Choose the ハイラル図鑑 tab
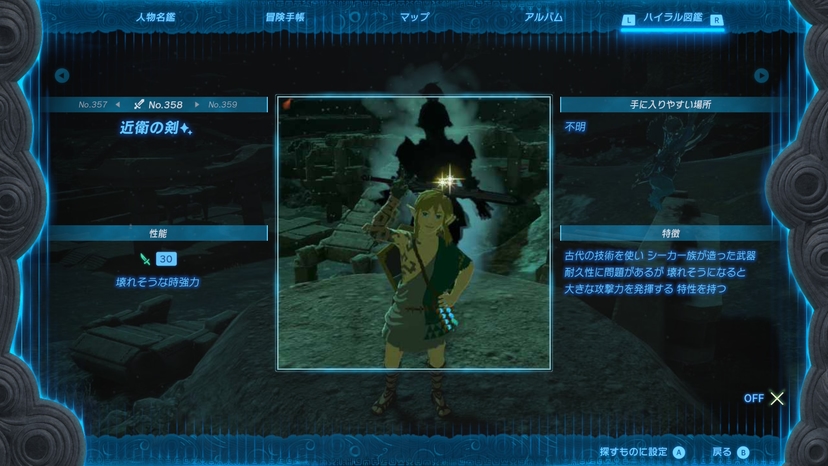 click(673, 18)
